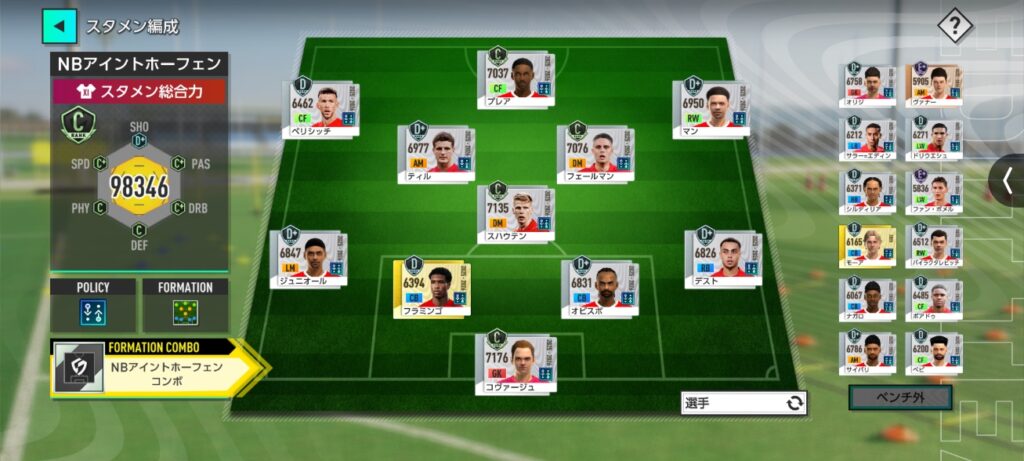Viewport: 1024px width, 461px height.
Task: Choose フェールマン player card
Action: [x=597, y=153]
